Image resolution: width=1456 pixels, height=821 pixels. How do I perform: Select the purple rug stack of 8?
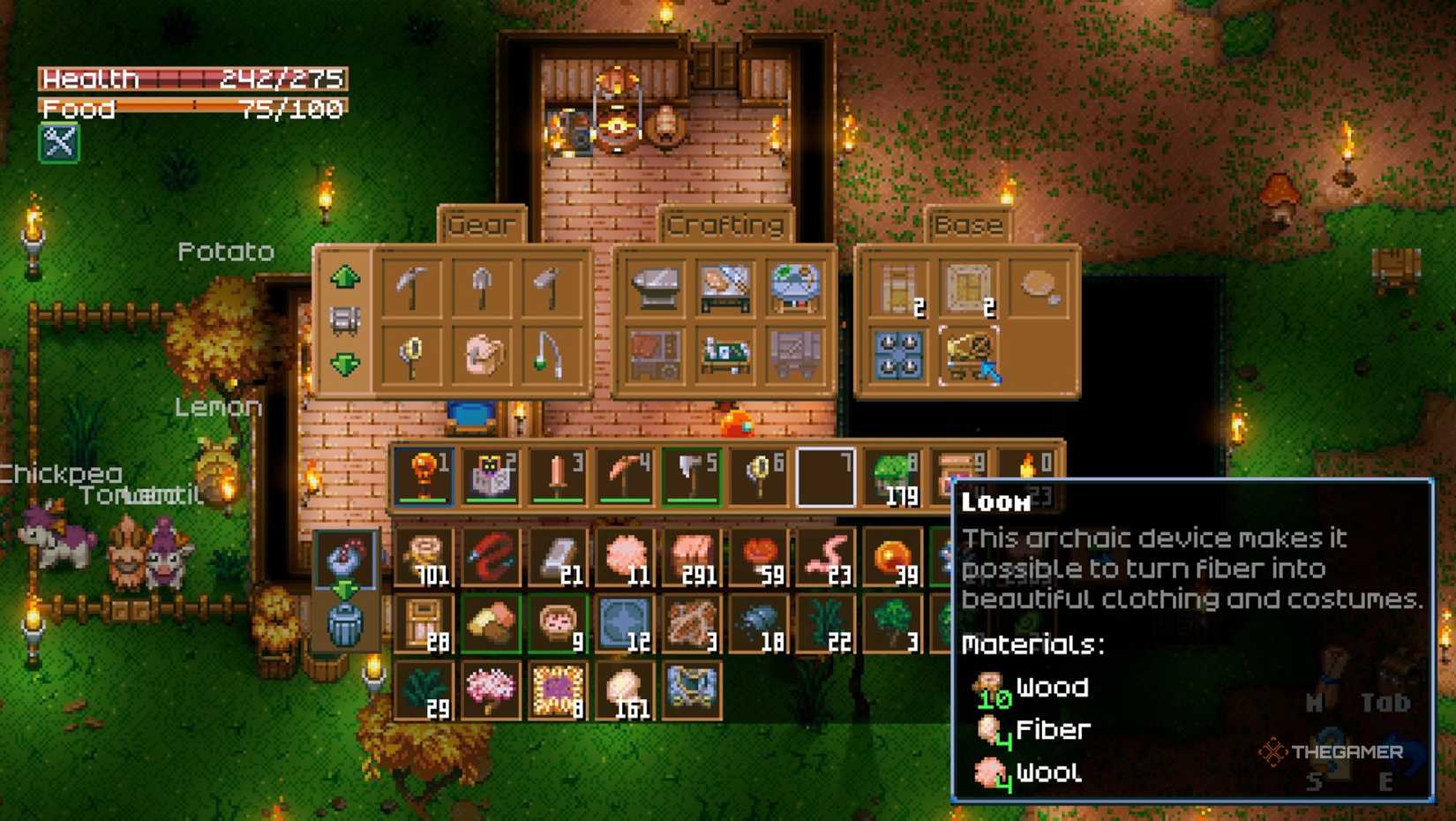coord(558,690)
